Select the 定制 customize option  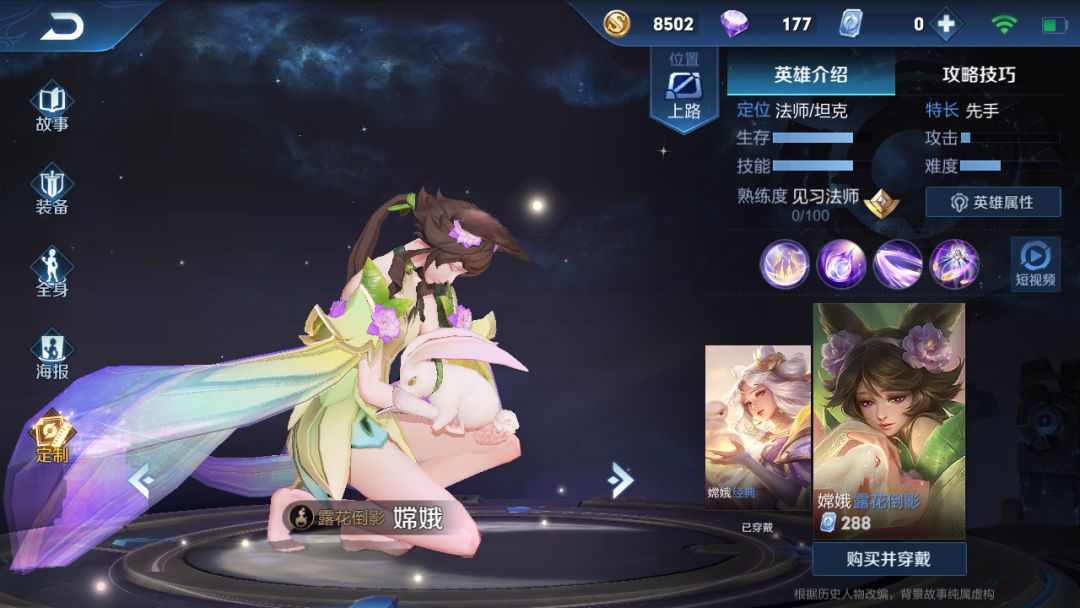pyautogui.click(x=52, y=439)
